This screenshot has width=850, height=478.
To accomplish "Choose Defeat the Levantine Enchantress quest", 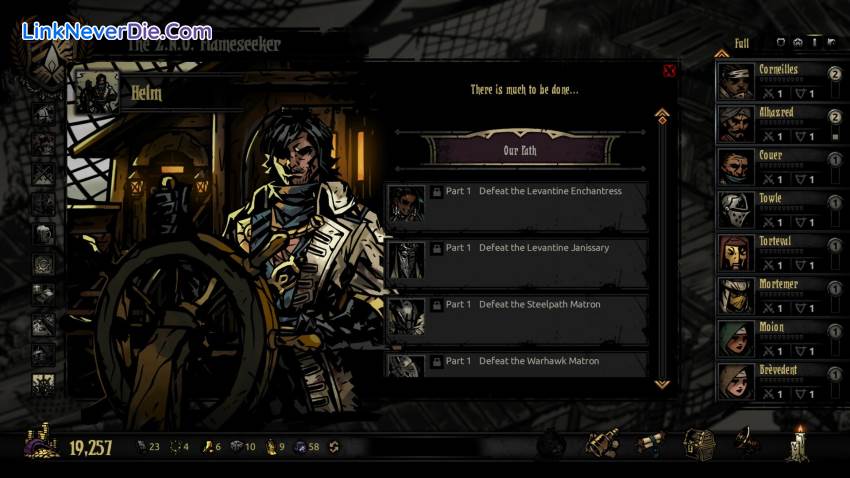I will pos(516,204).
